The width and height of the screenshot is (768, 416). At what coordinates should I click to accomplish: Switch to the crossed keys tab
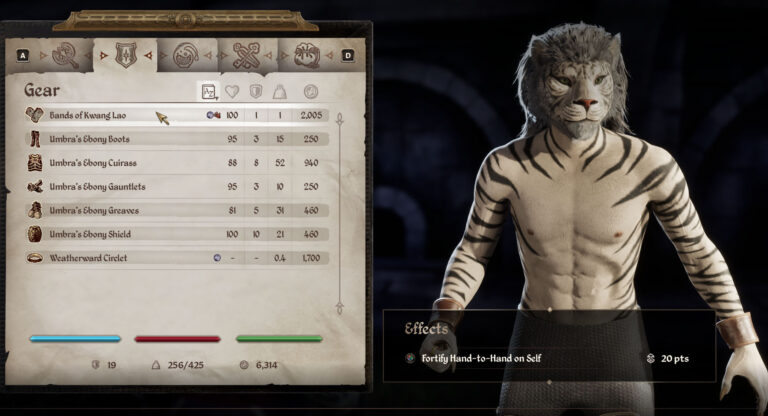click(246, 56)
